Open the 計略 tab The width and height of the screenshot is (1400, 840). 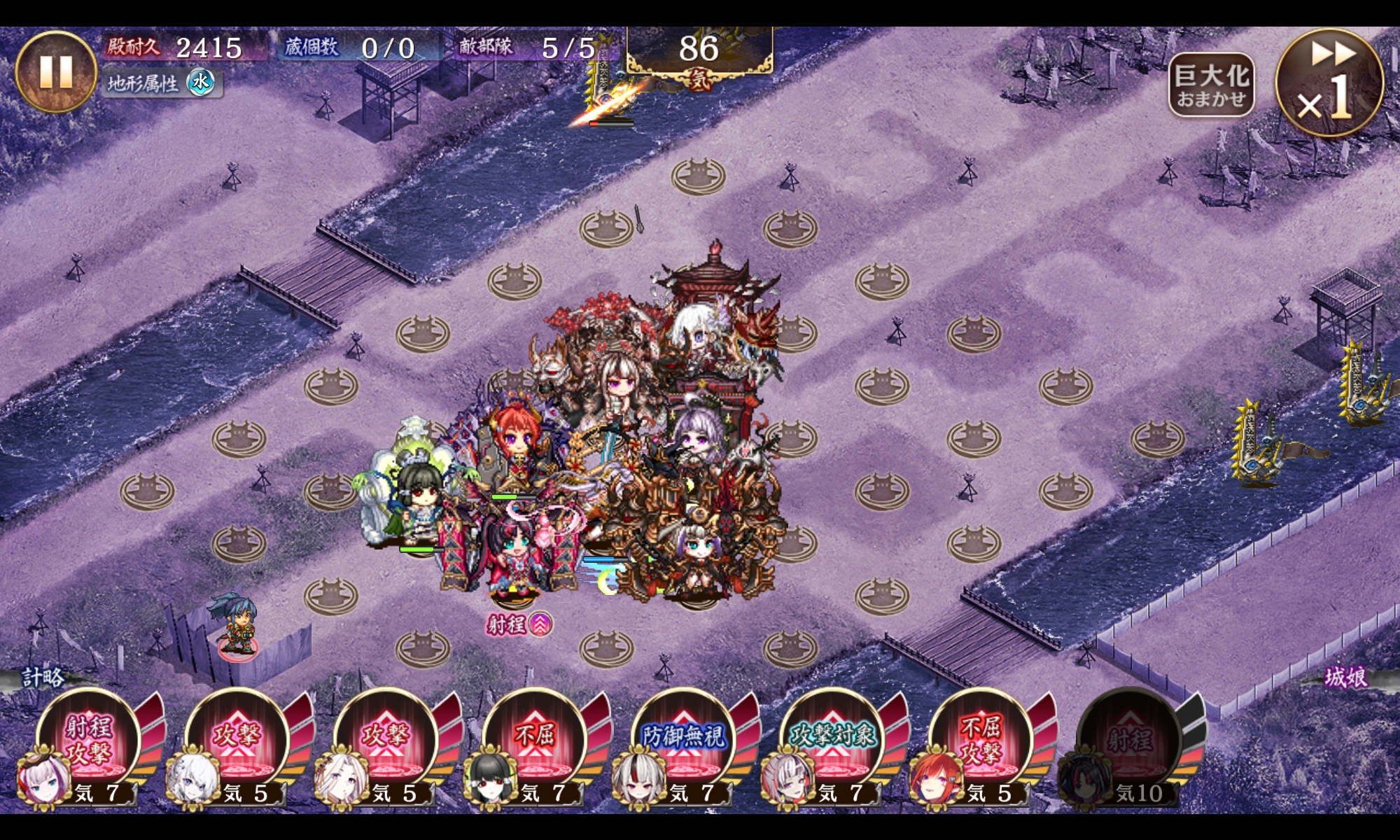coord(43,677)
